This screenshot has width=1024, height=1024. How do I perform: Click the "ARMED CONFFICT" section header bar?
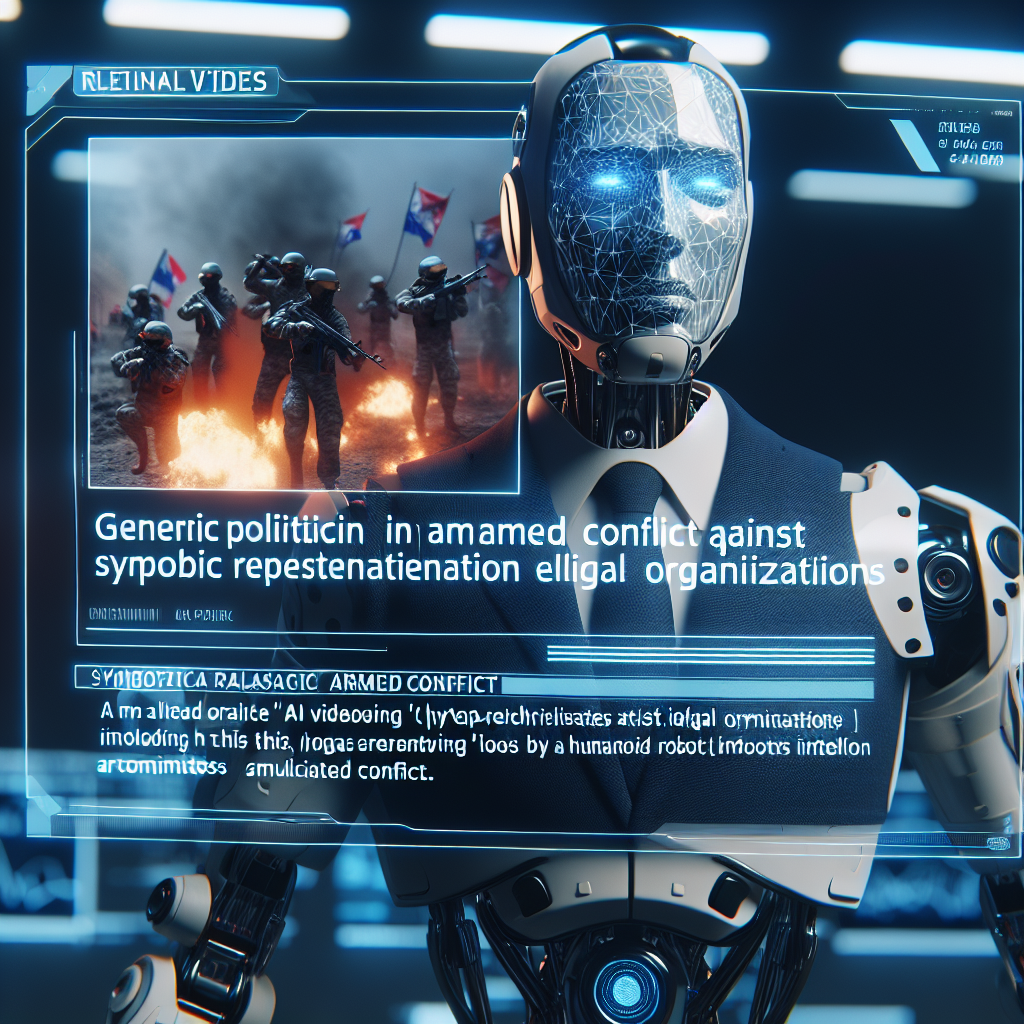[288, 685]
